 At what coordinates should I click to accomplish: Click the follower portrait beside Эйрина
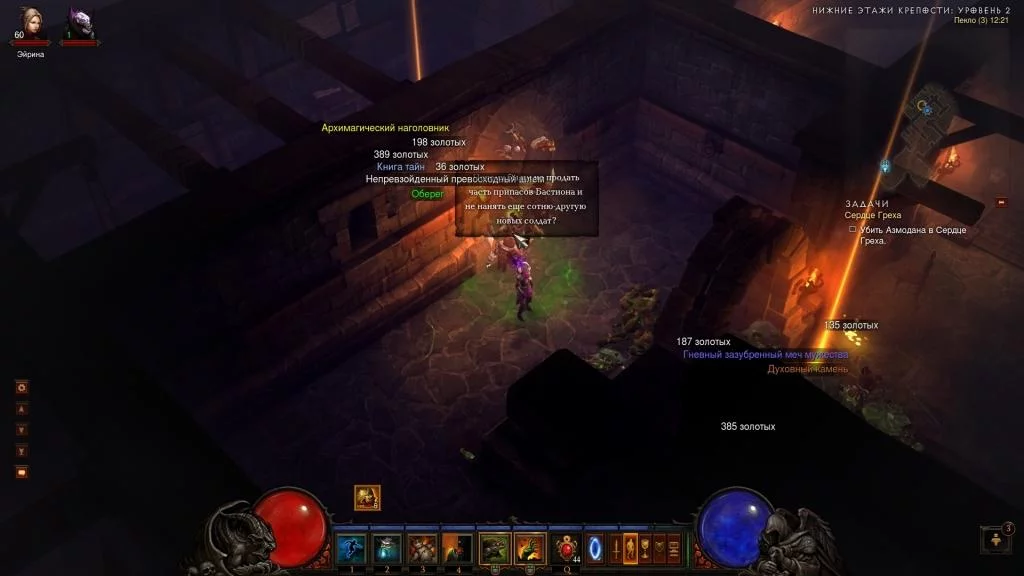(80, 24)
